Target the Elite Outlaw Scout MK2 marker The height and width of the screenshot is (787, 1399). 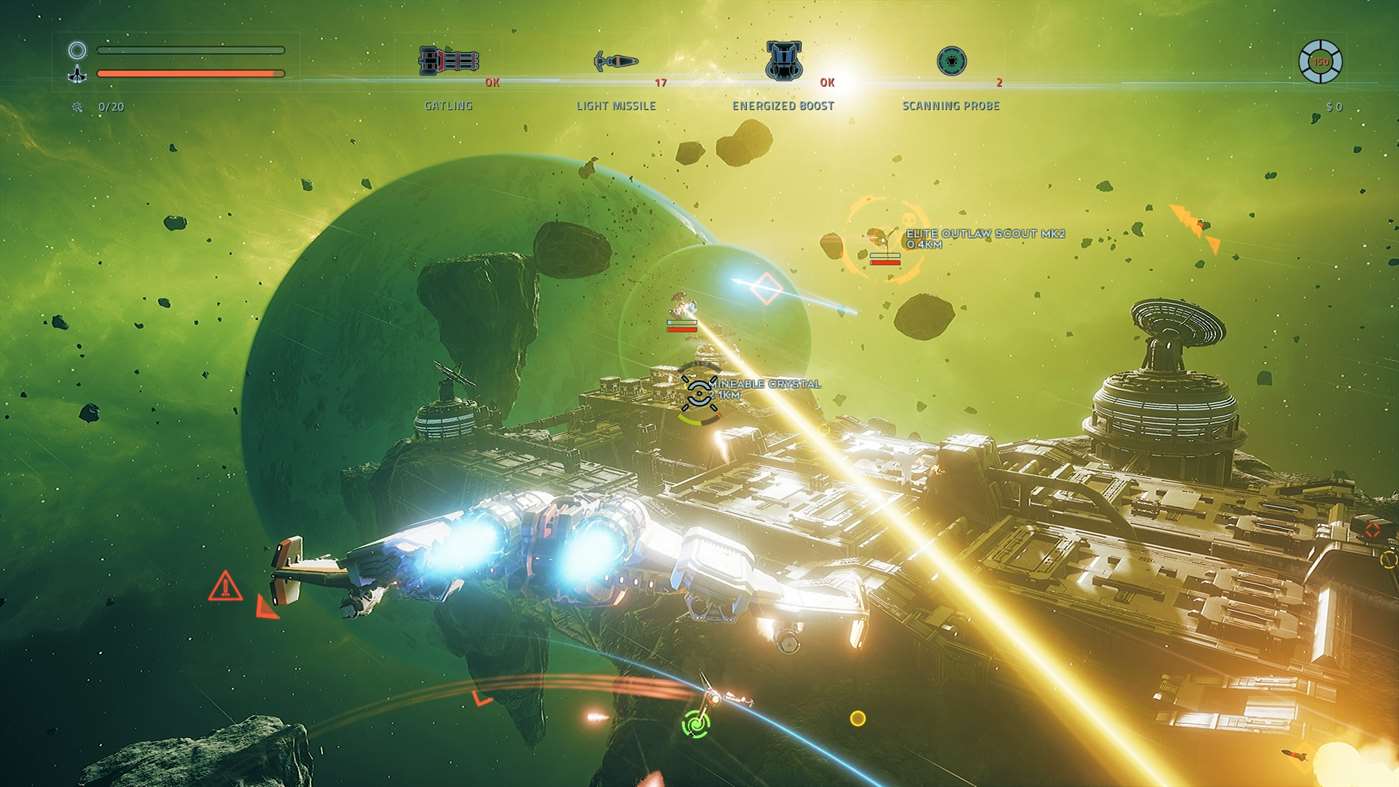(882, 240)
